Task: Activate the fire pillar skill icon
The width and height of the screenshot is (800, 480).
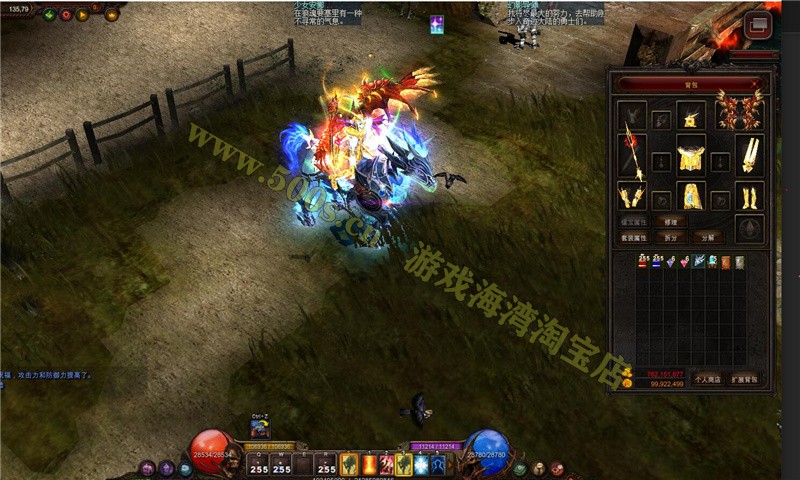Action: pyautogui.click(x=368, y=464)
